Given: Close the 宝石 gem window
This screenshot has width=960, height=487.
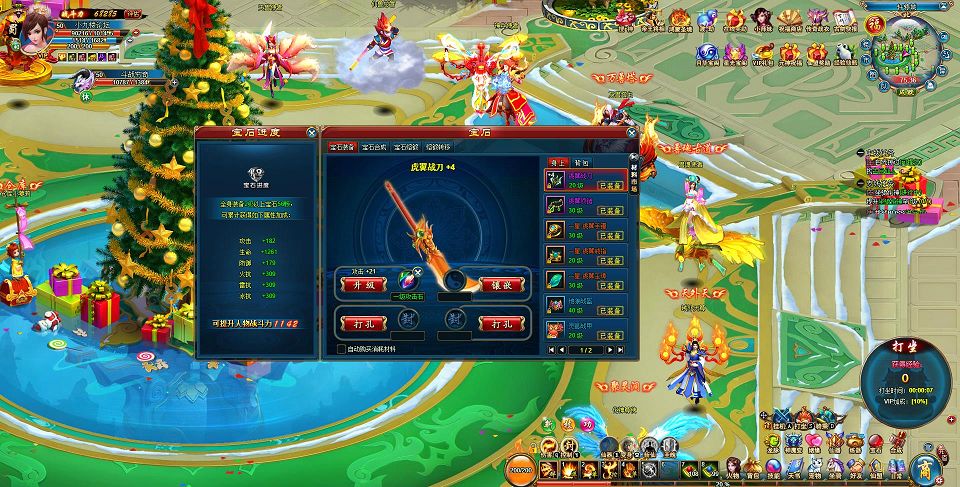Looking at the screenshot, I should (x=631, y=132).
